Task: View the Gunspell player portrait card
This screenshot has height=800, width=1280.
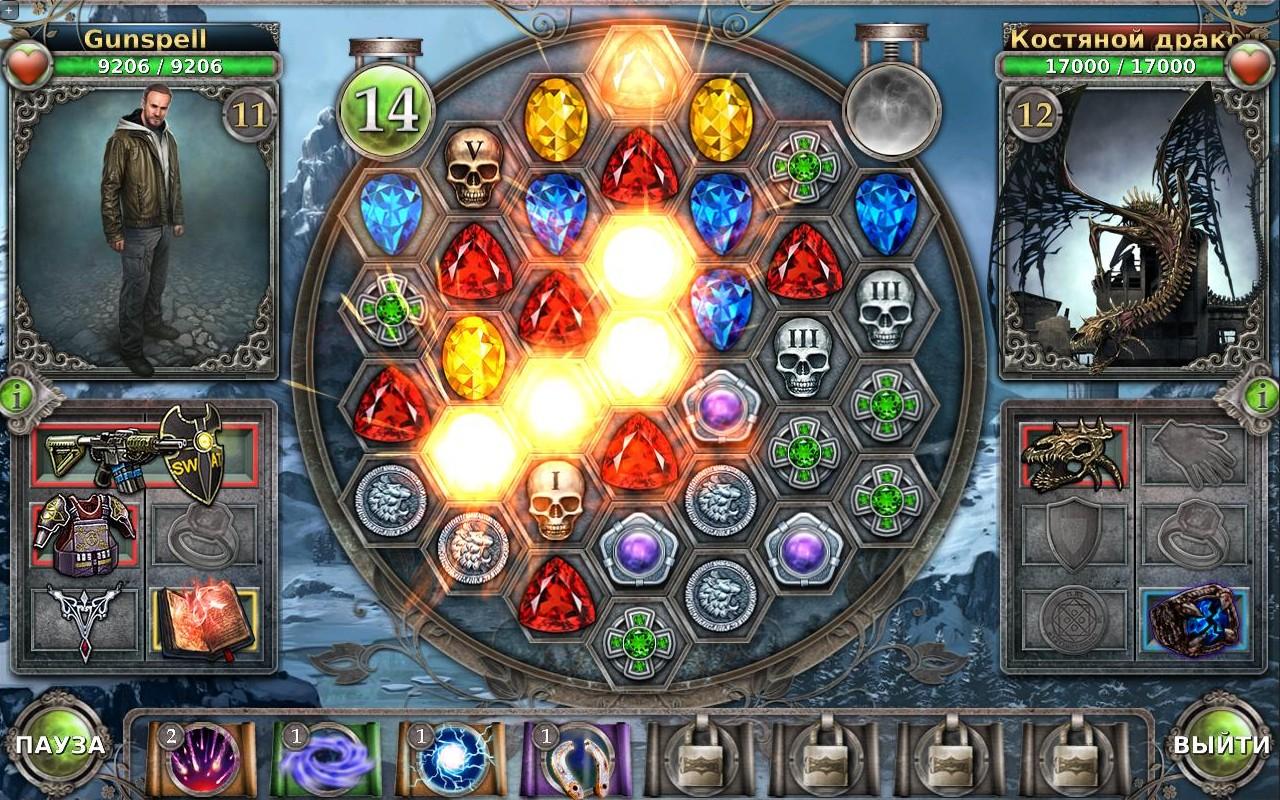Action: pos(142,230)
